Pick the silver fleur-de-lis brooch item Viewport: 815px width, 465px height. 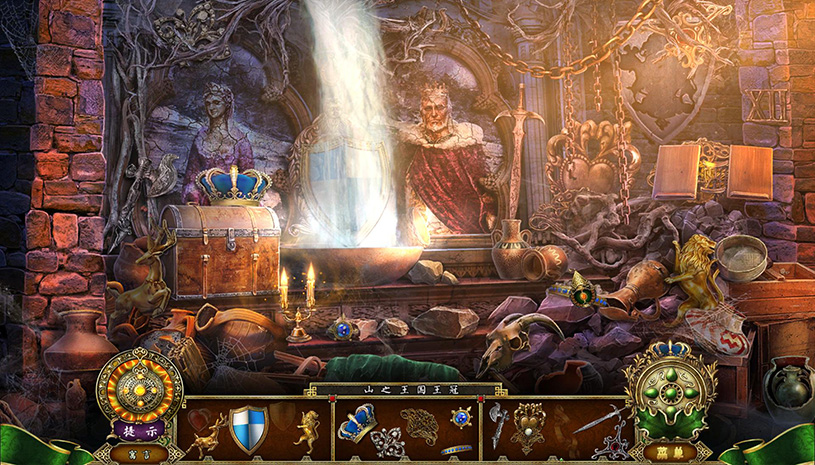386,441
